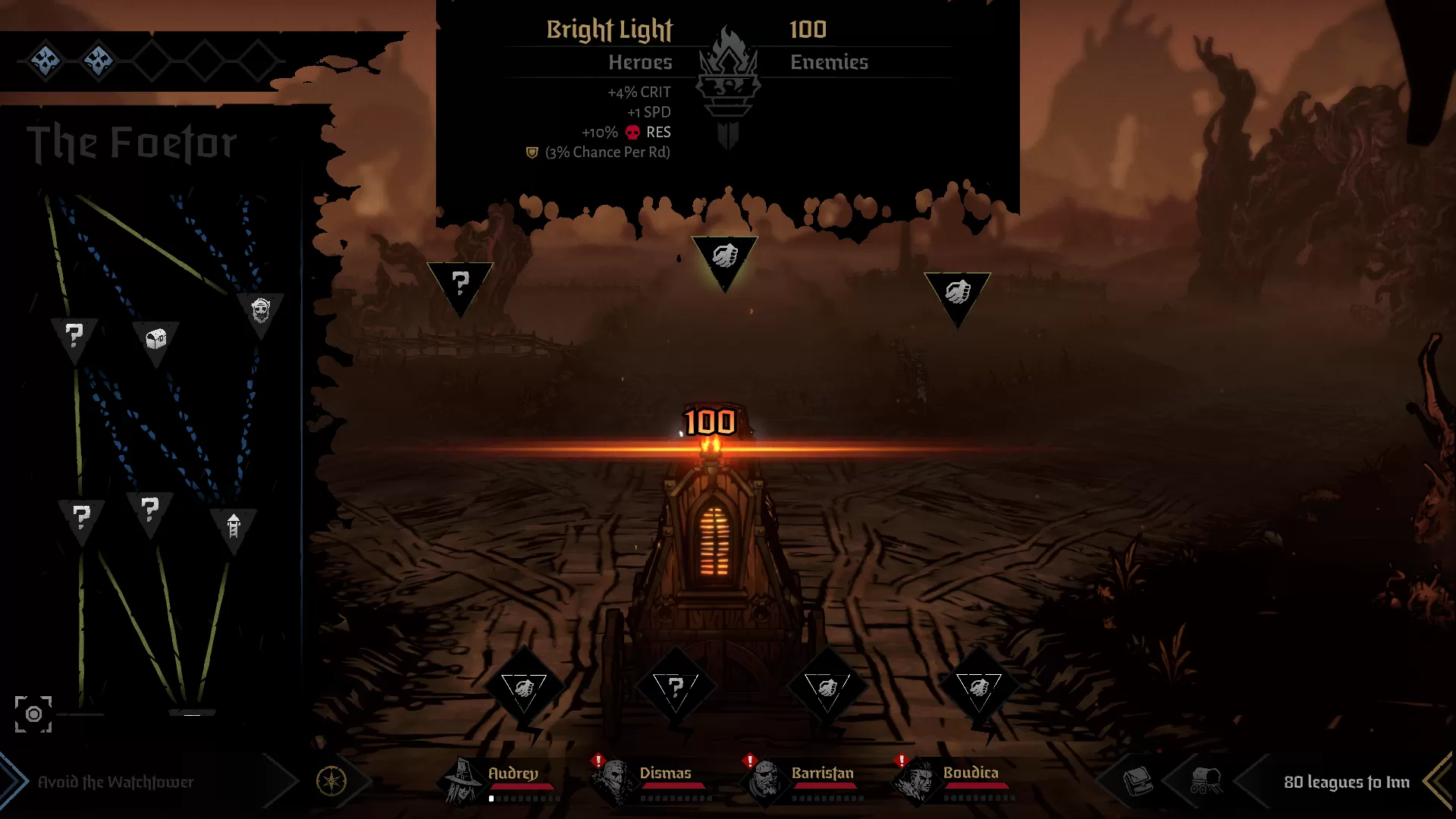
Task: Select the watchtower node on the route map
Action: point(234,526)
